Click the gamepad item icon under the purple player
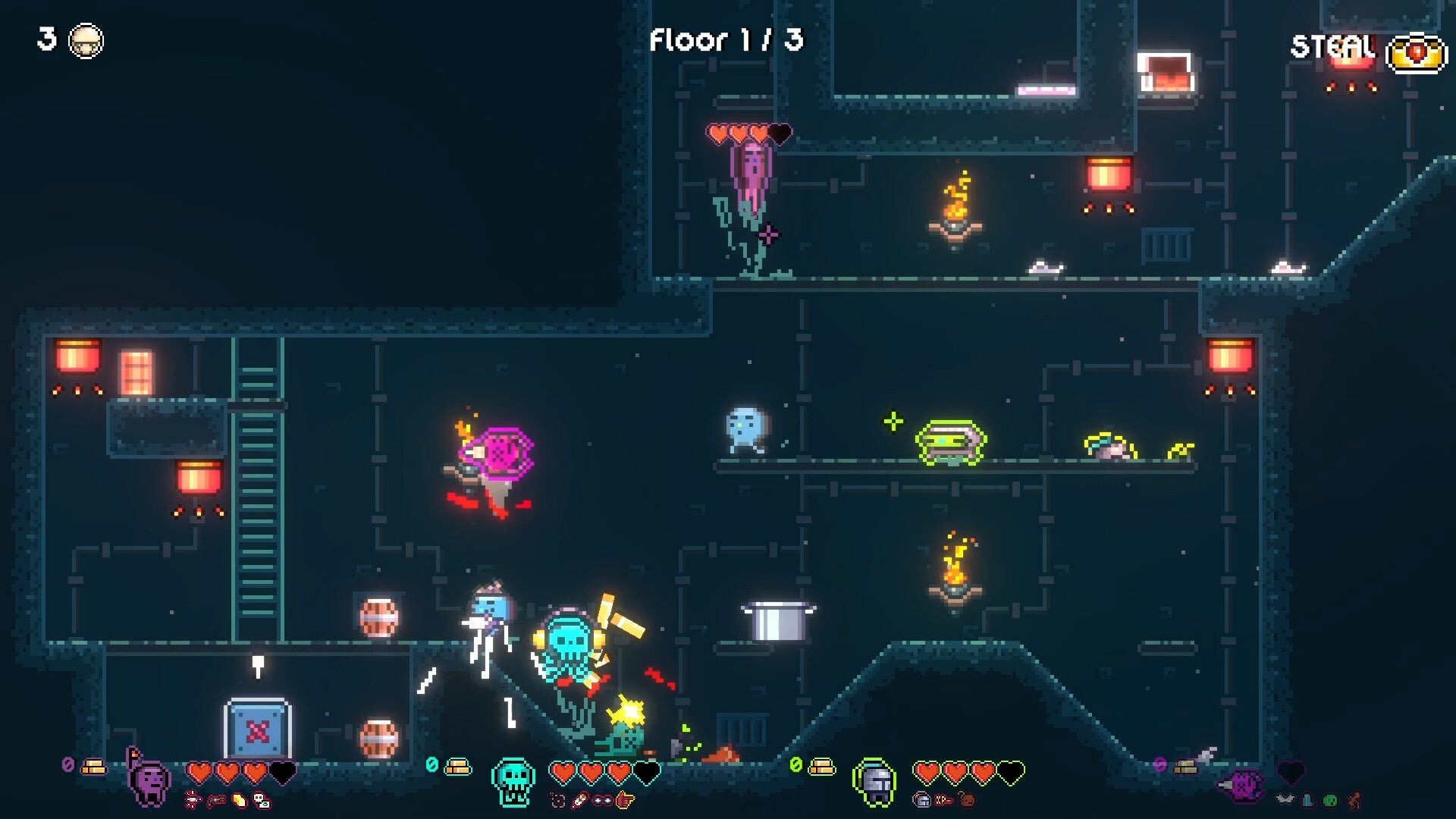This screenshot has width=1456, height=819. (x=217, y=799)
